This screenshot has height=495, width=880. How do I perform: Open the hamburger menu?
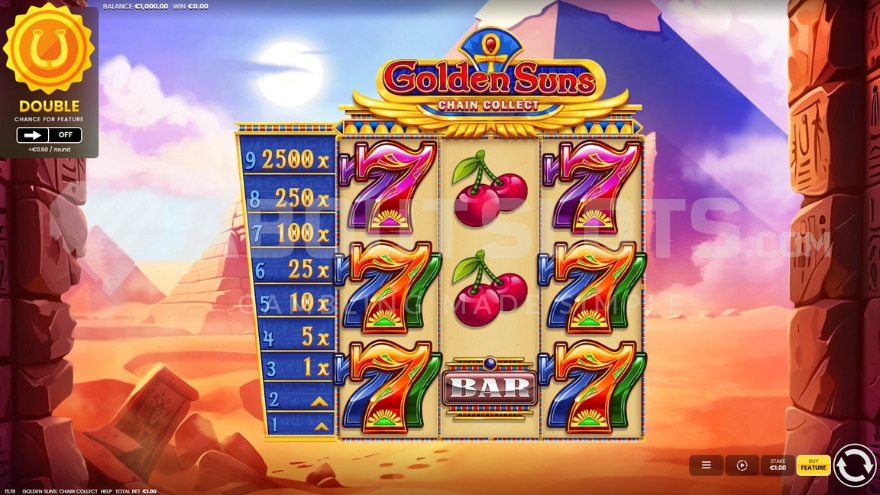click(x=706, y=465)
